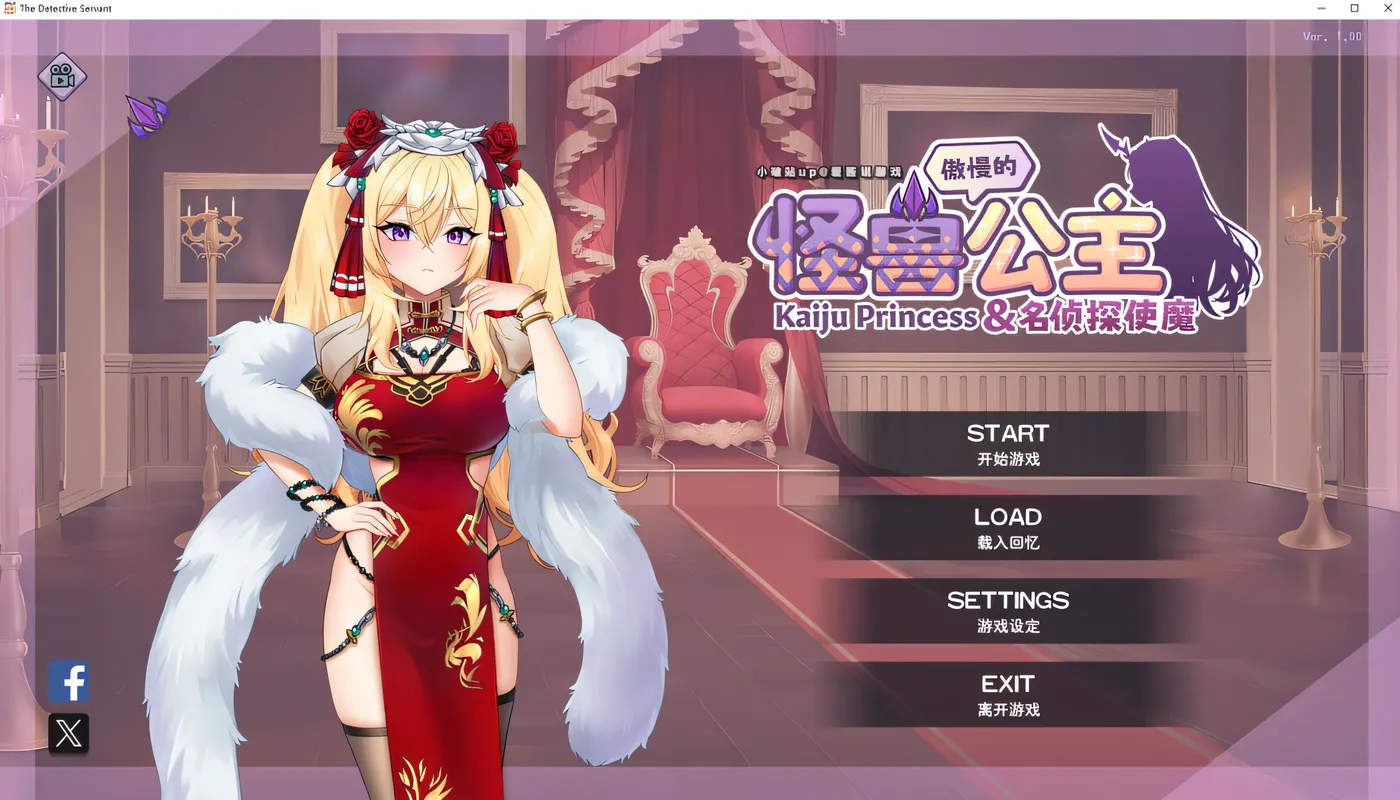Click the 载入回忆 subtitle under LOAD
The height and width of the screenshot is (800, 1400).
click(1008, 543)
